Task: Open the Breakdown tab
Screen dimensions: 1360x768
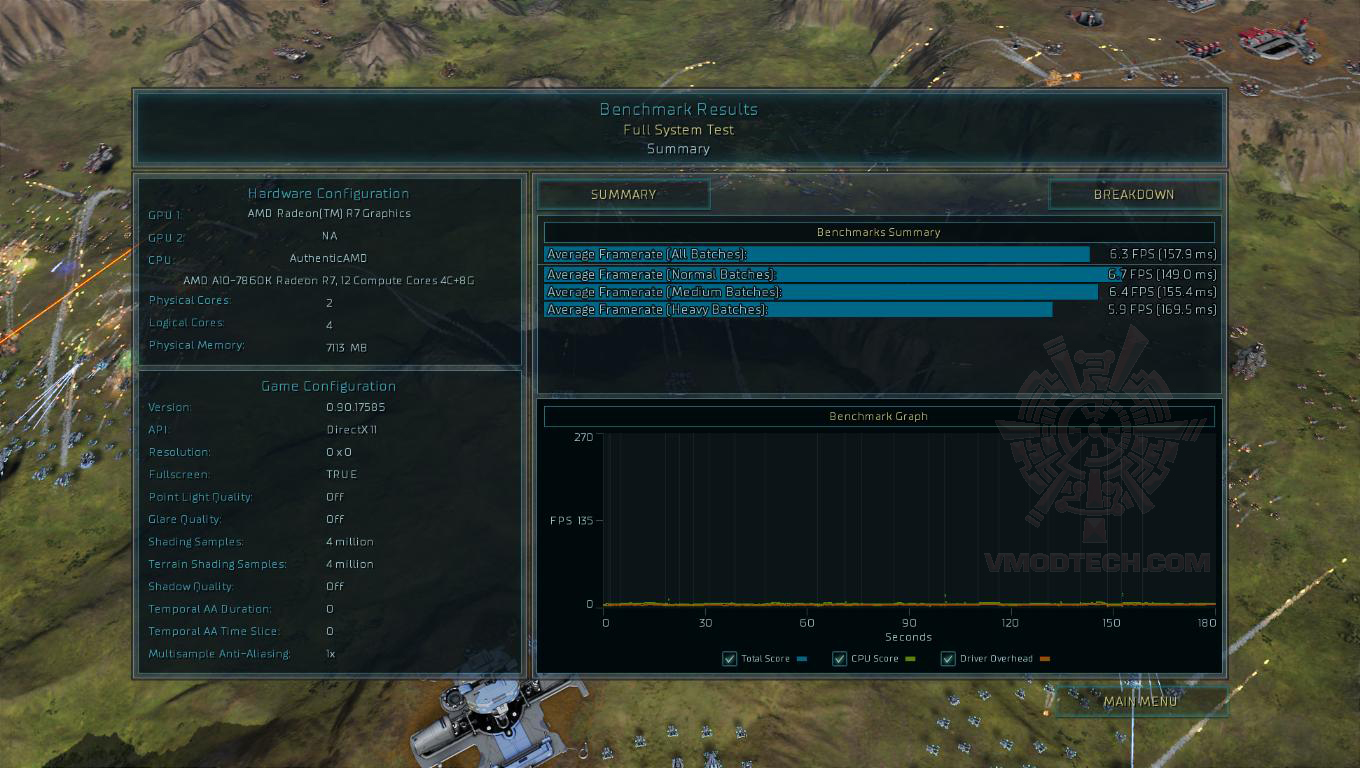Action: point(1134,194)
